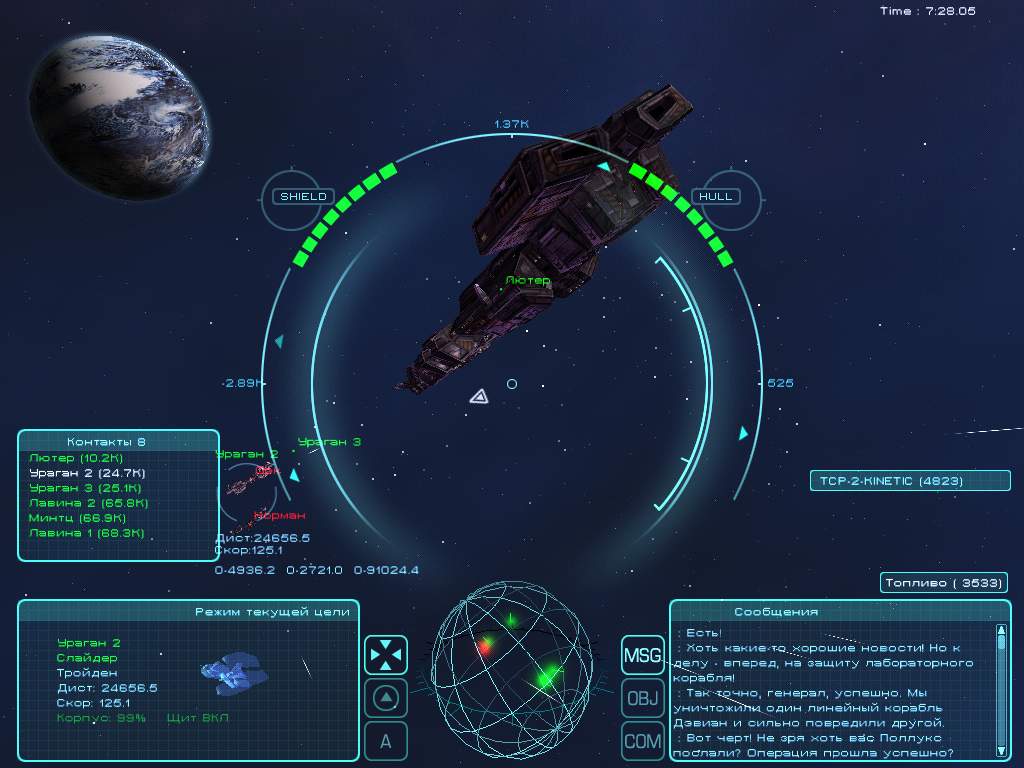Click the current target ship preview
Image resolution: width=1024 pixels, height=768 pixels.
(x=234, y=671)
